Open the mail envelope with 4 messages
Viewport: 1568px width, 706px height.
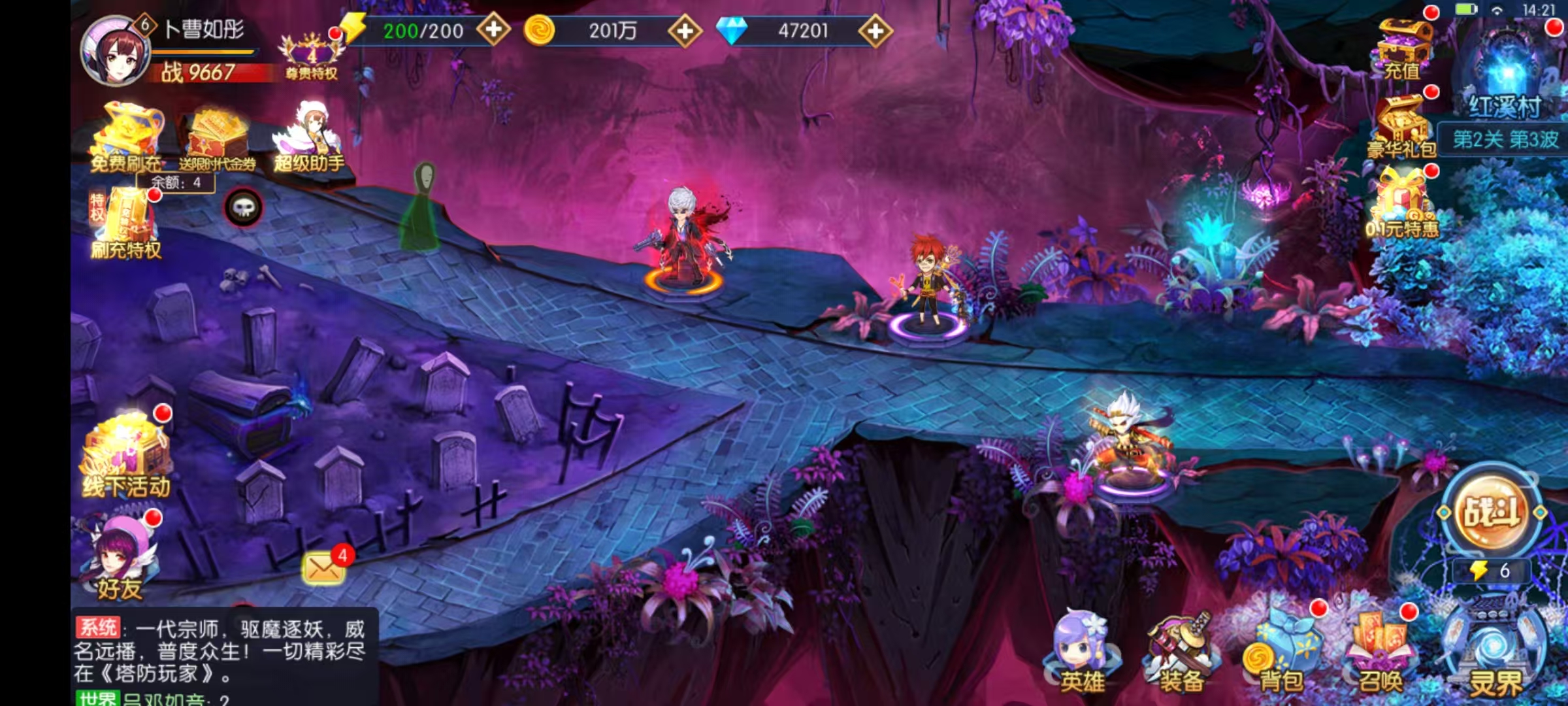coord(324,567)
